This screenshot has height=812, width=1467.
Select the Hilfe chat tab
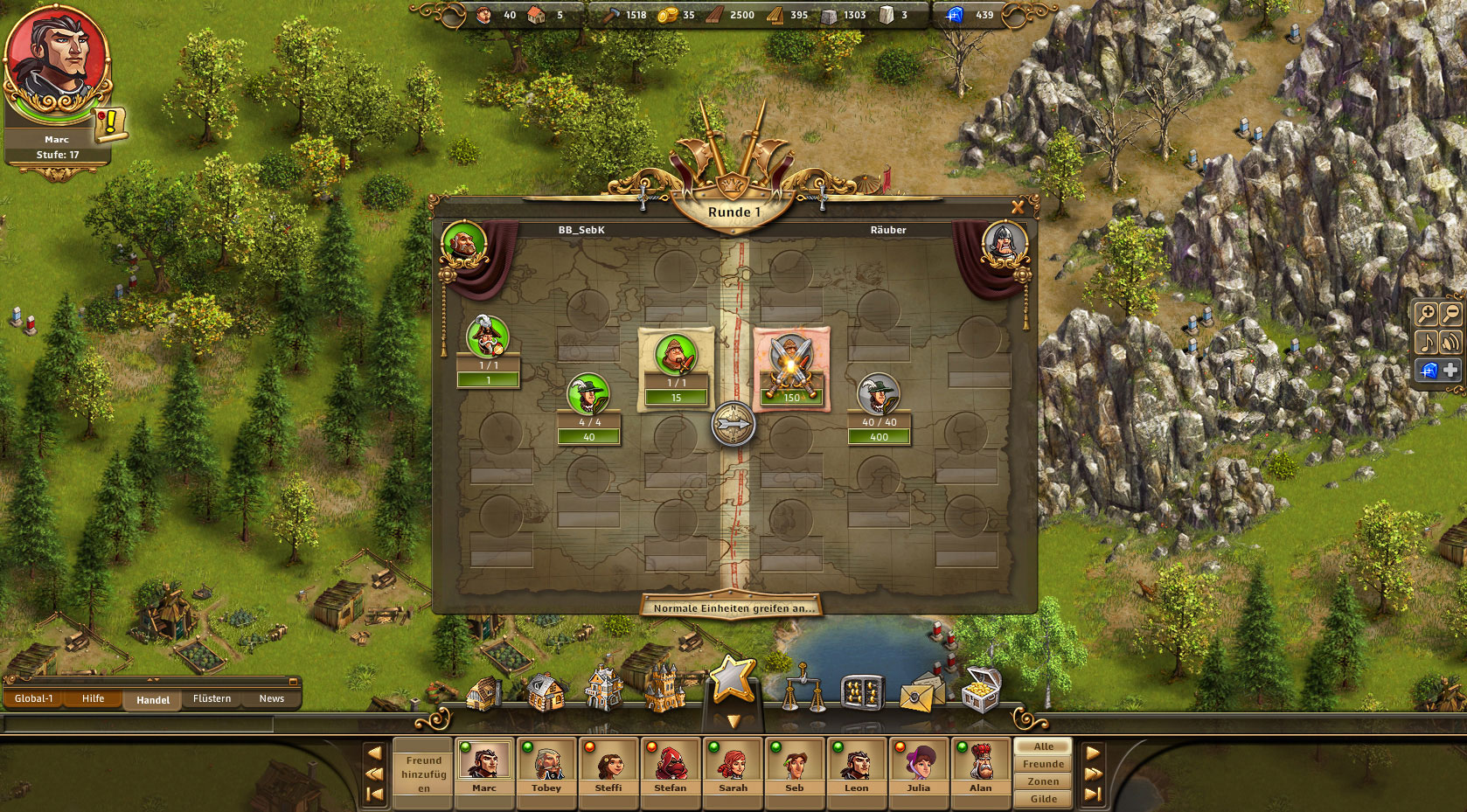tap(94, 698)
